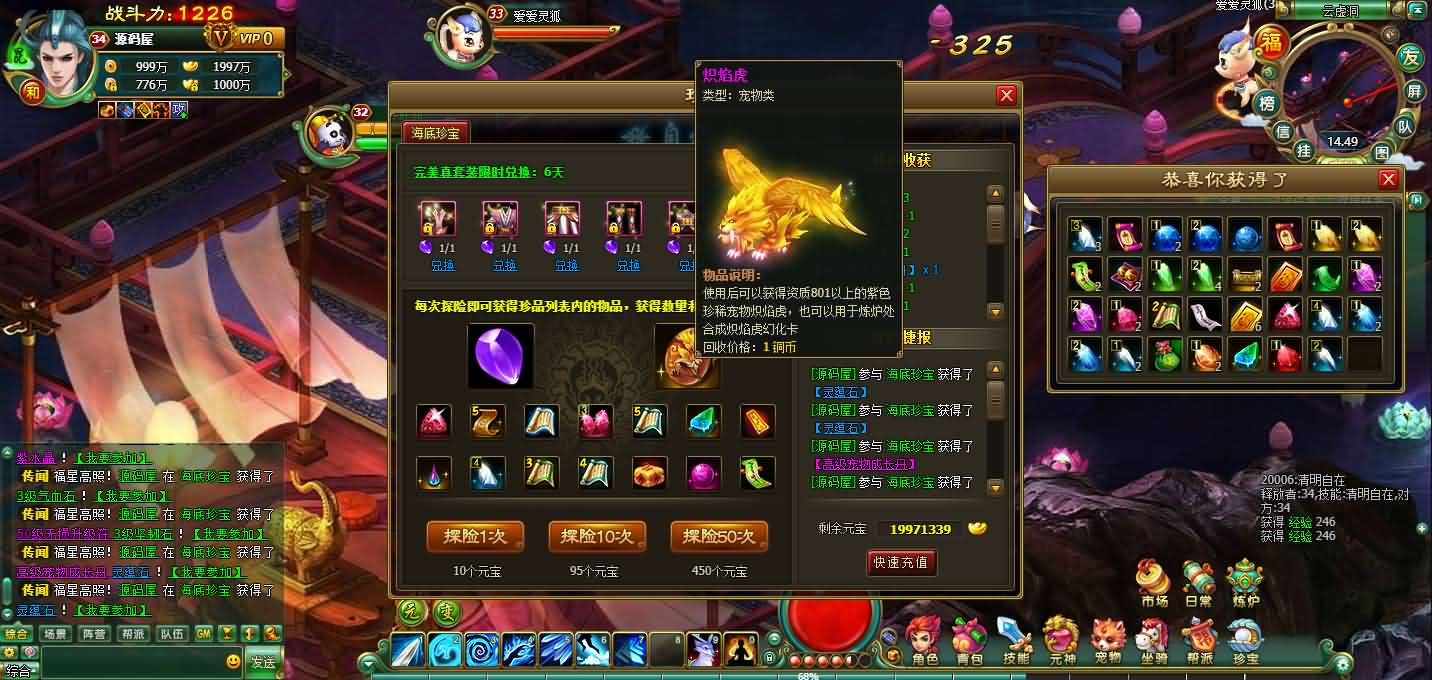
Task: Select the large purple crystal prize
Action: [500, 356]
